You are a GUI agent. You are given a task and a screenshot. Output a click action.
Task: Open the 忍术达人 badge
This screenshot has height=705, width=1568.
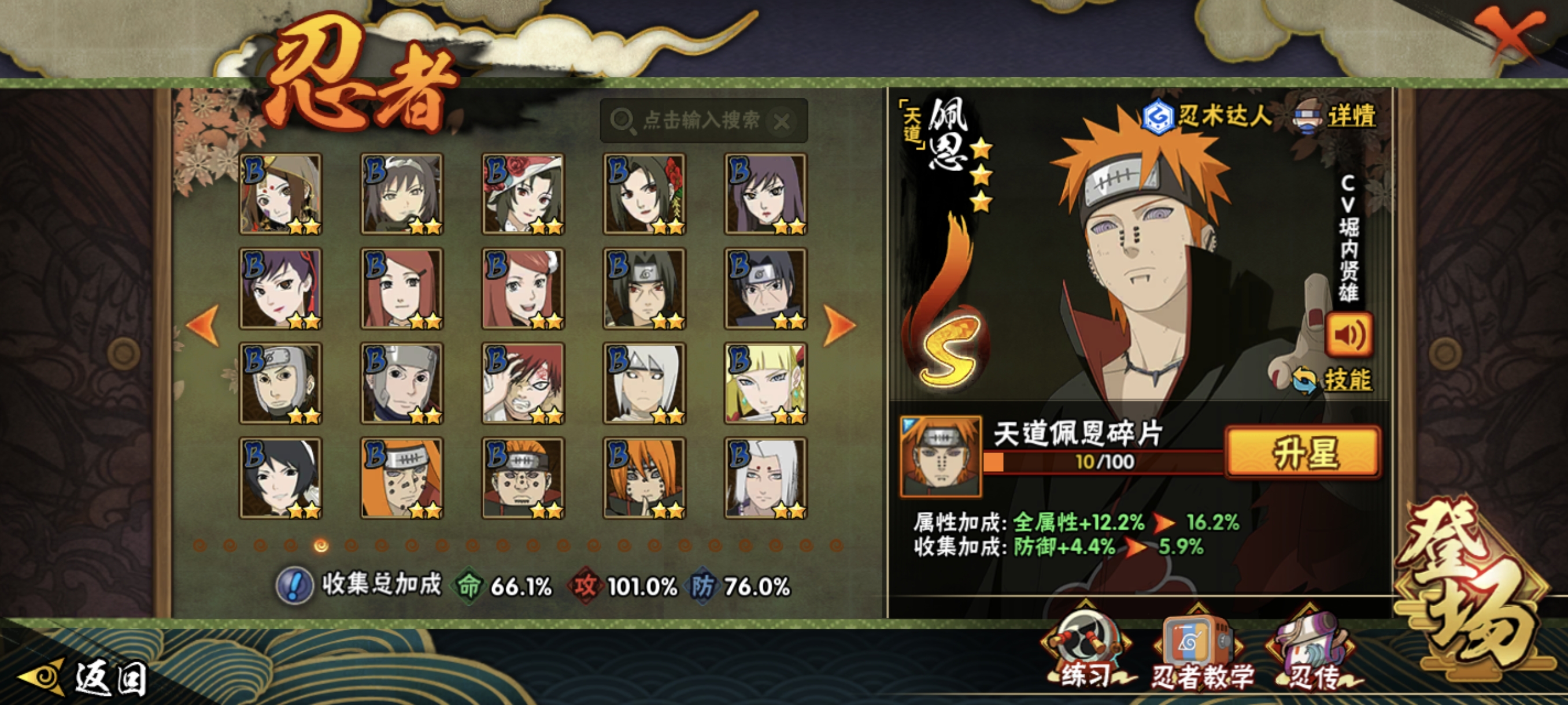[x=1207, y=116]
